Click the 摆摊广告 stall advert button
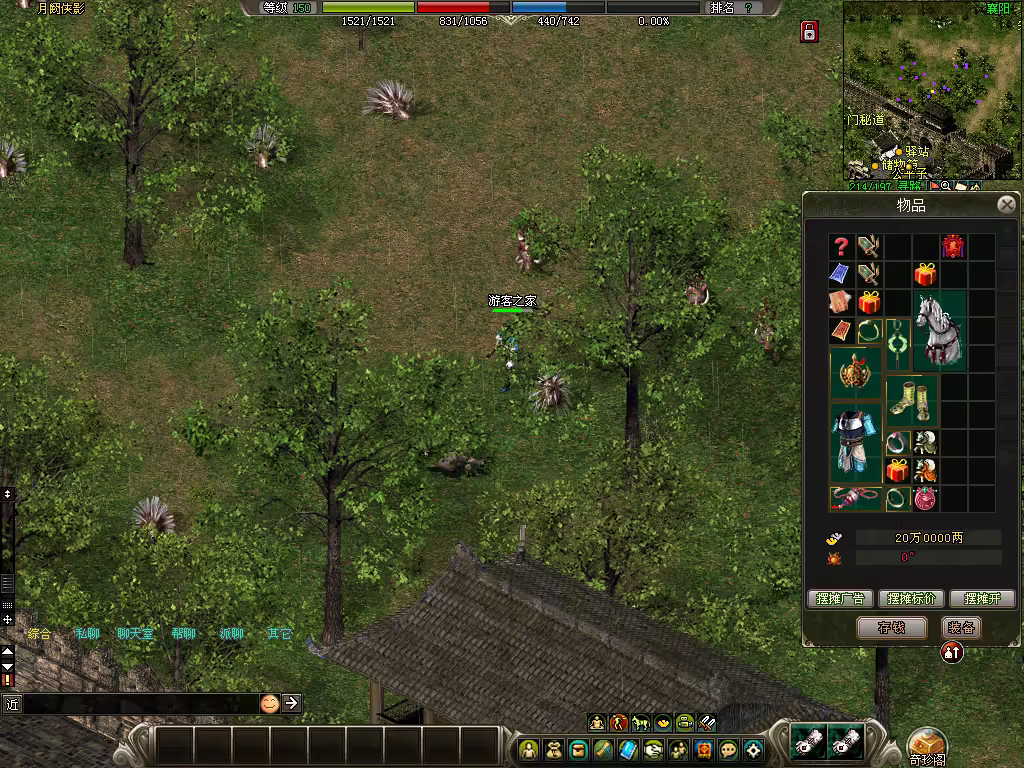Image resolution: width=1024 pixels, height=768 pixels. pos(840,599)
